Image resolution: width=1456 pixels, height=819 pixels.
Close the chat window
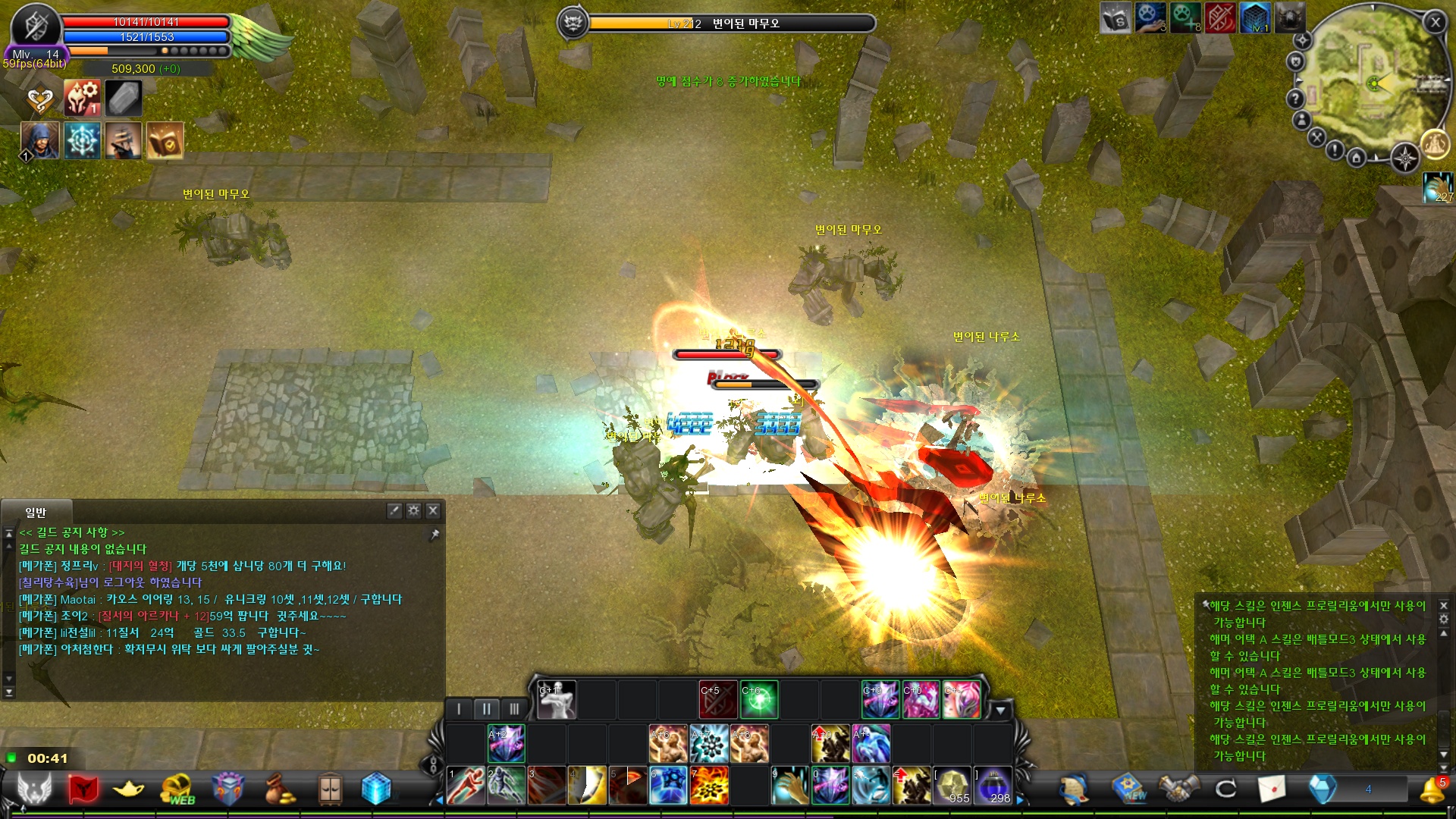433,511
